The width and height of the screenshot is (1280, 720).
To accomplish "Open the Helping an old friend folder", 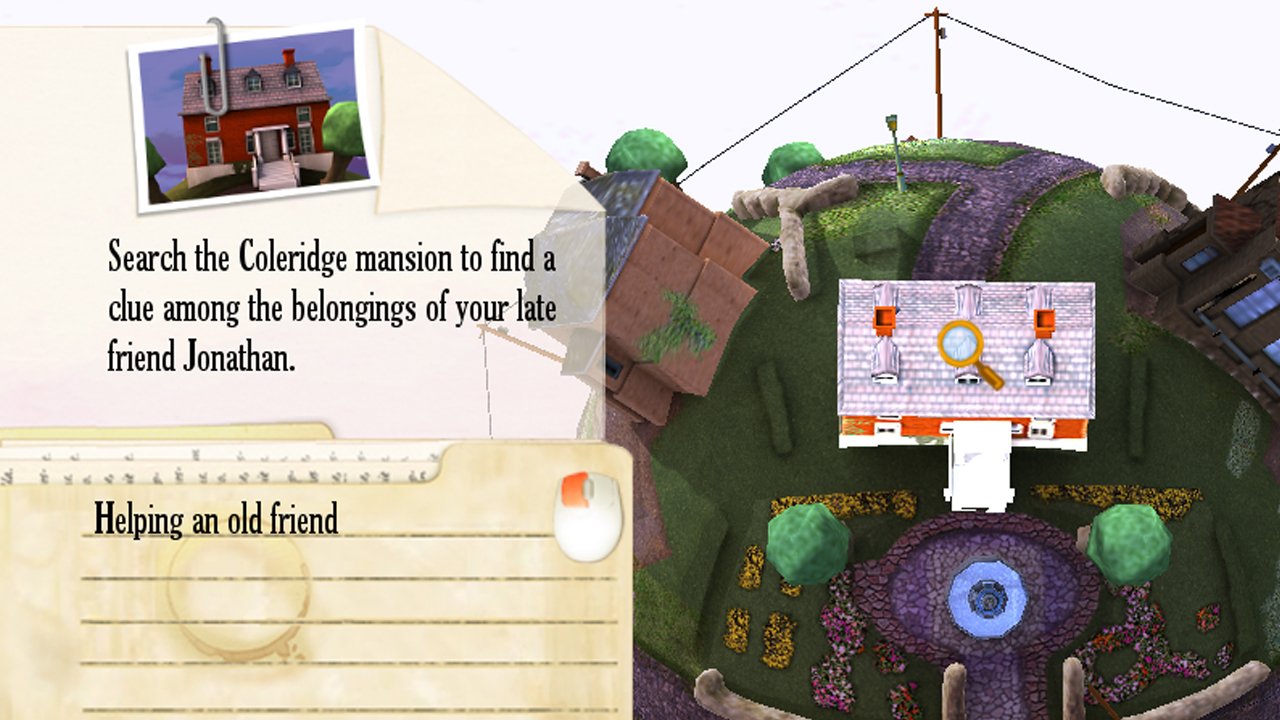I will pos(216,519).
